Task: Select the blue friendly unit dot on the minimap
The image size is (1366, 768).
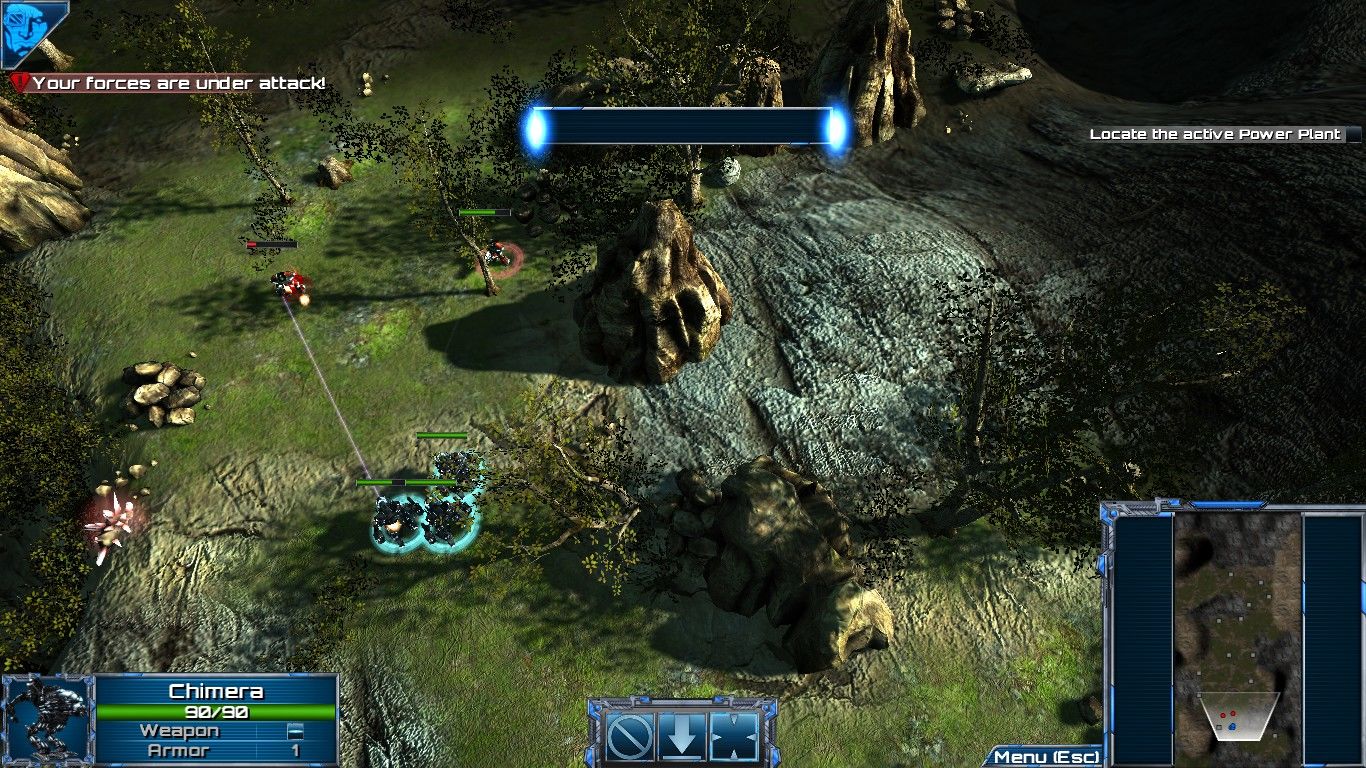Action: (x=1232, y=727)
